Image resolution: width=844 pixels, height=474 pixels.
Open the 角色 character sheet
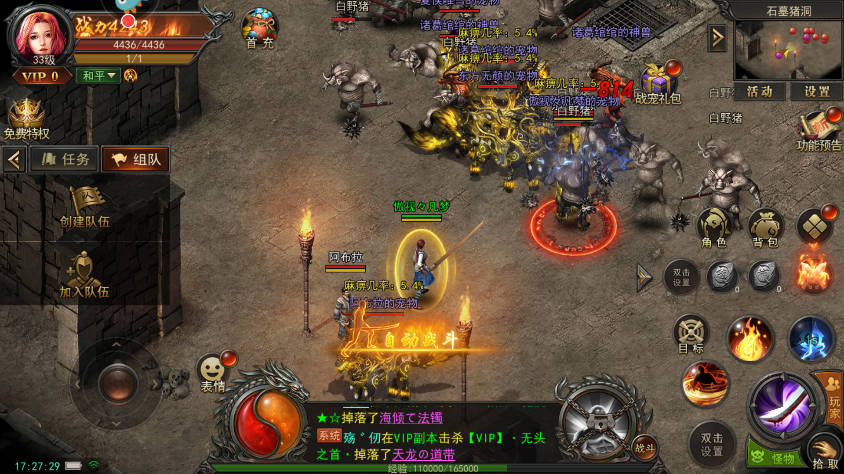click(713, 226)
